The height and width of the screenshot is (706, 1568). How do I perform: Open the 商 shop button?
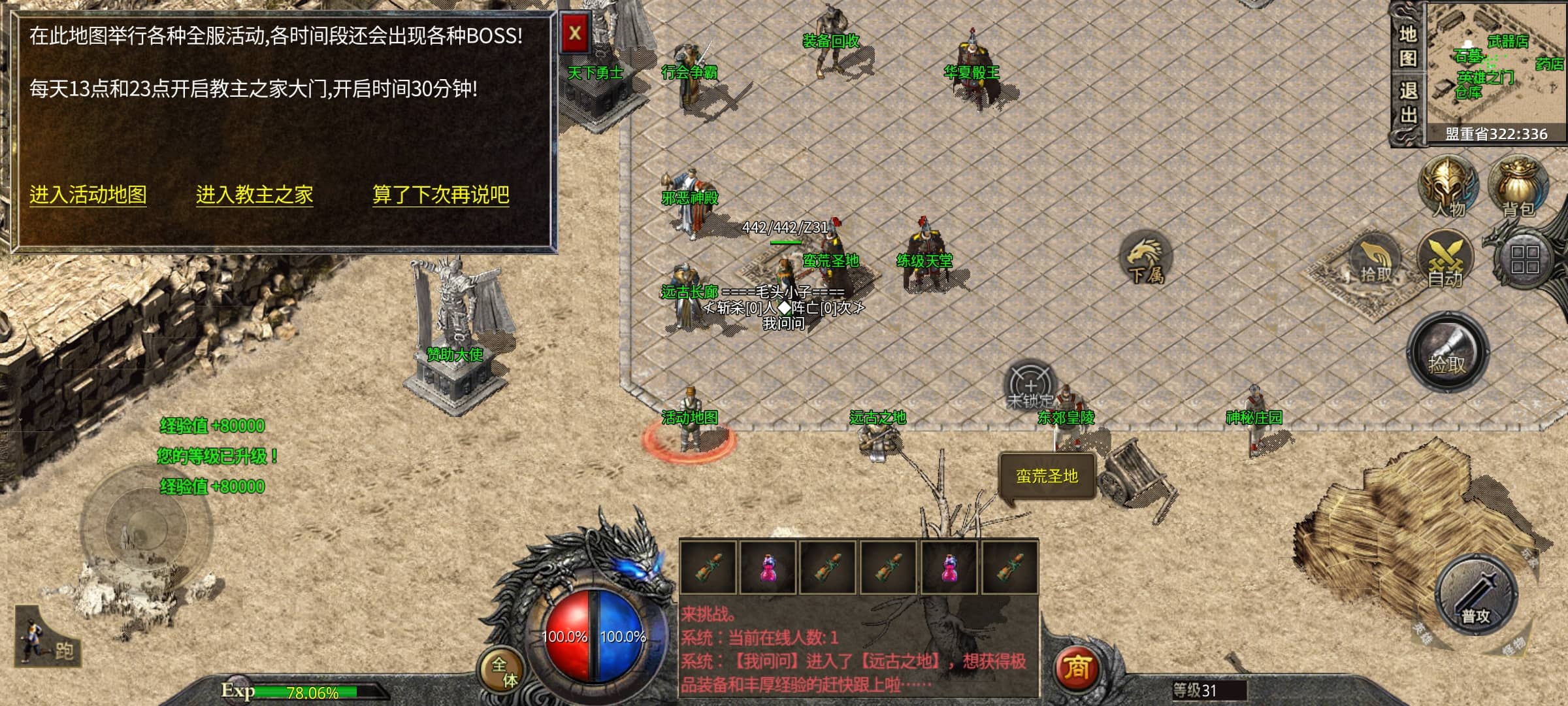(1077, 667)
